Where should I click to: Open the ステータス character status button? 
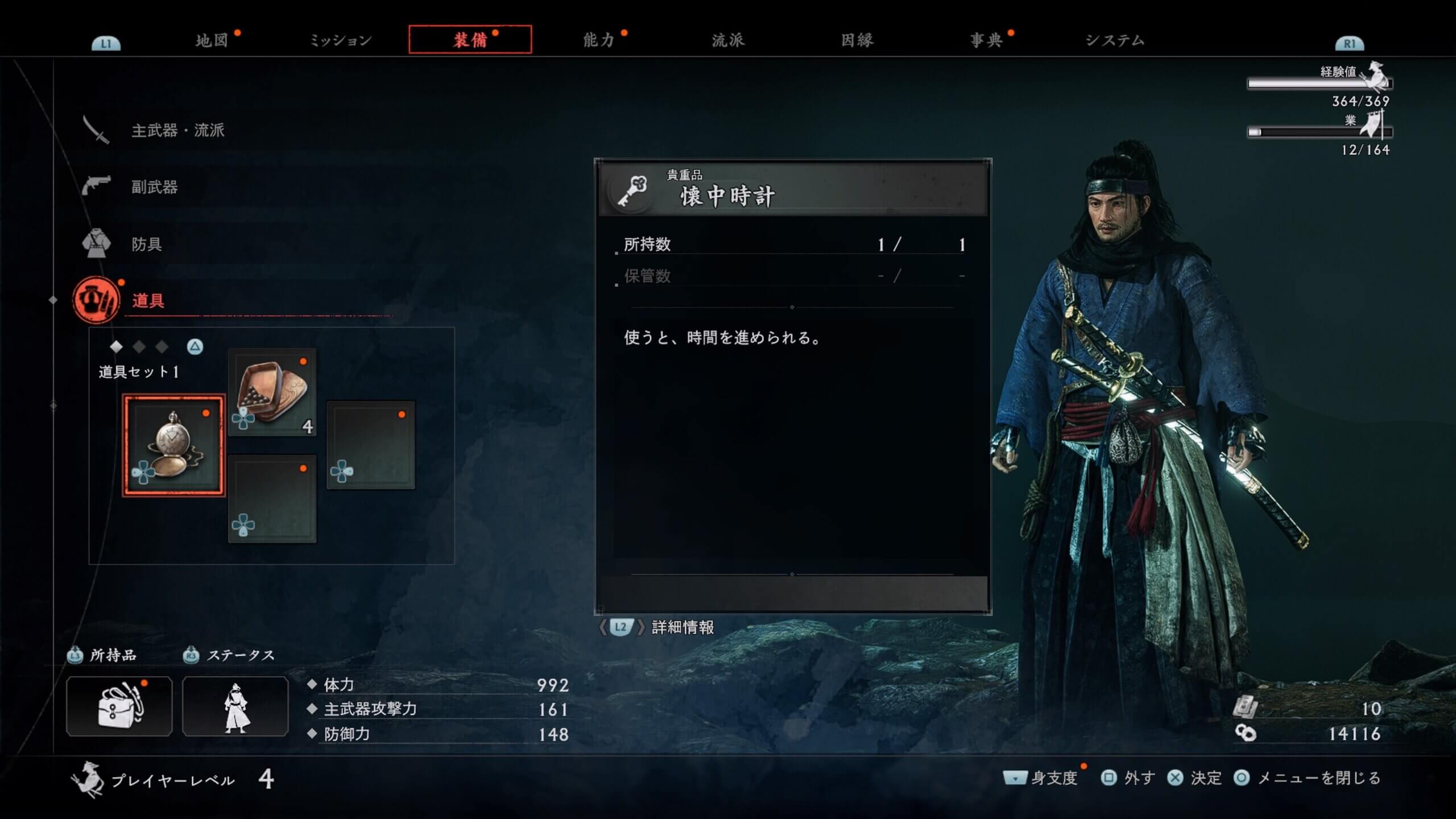235,706
